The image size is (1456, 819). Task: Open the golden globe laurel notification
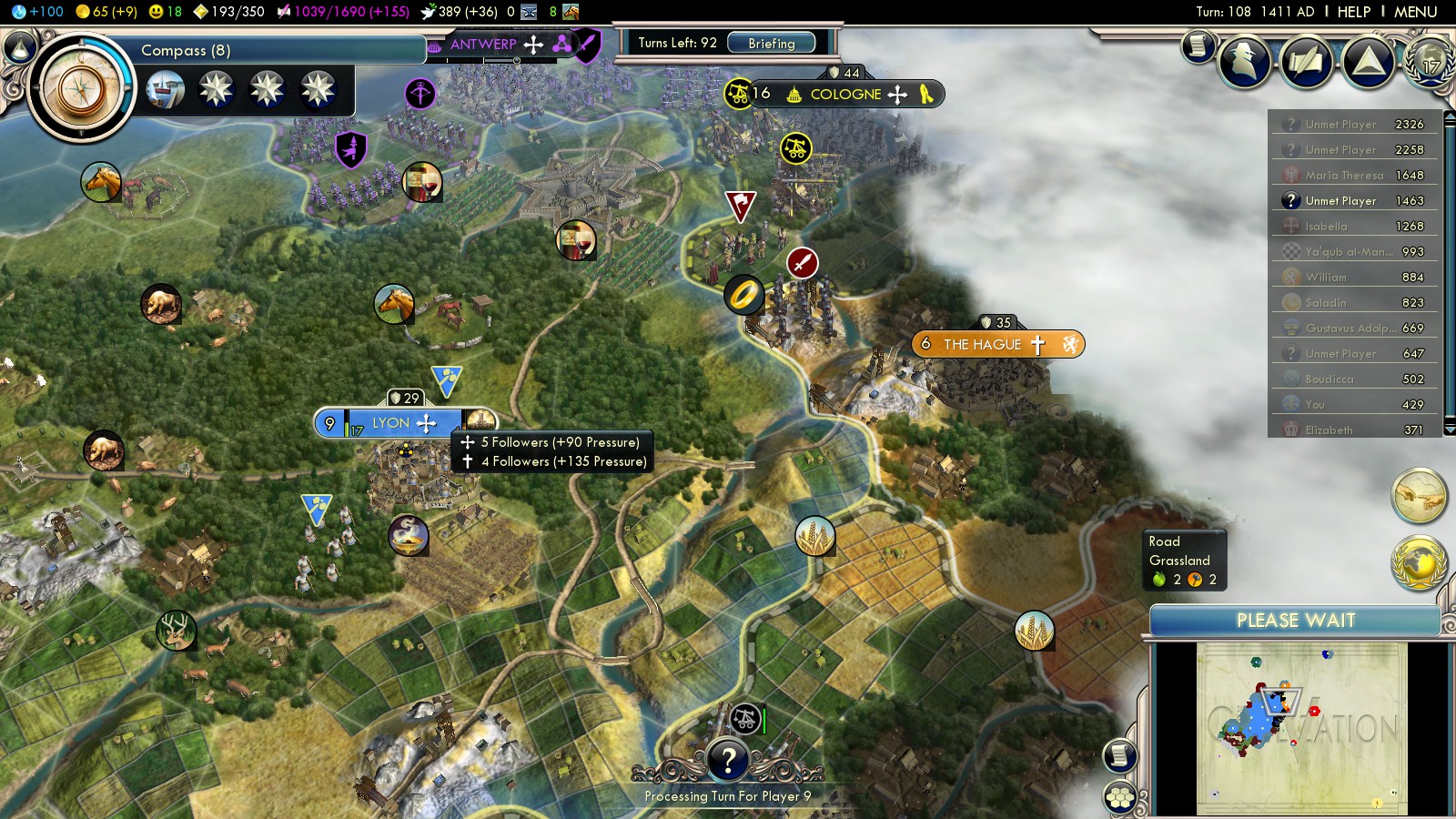pos(1419,563)
